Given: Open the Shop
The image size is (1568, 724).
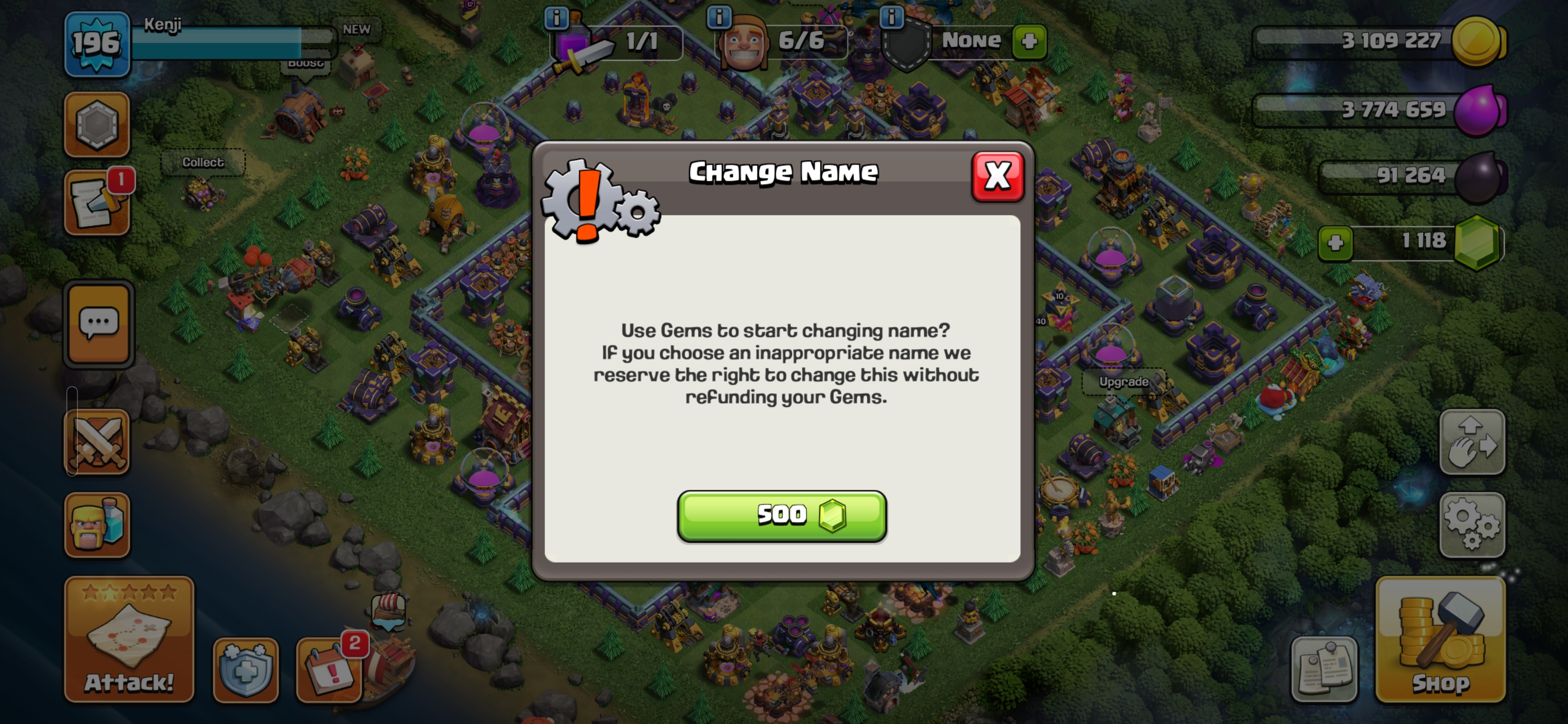Looking at the screenshot, I should (1440, 640).
